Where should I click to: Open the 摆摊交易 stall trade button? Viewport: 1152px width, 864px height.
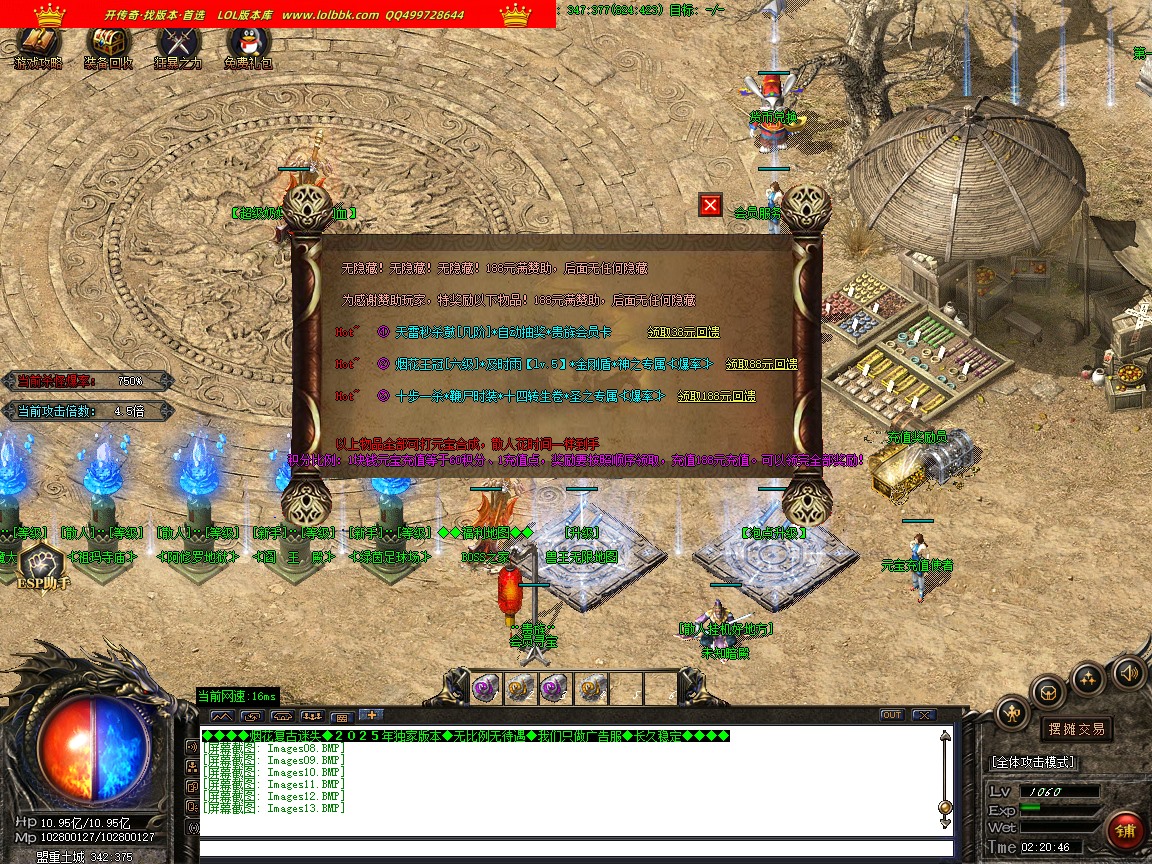pyautogui.click(x=1076, y=729)
